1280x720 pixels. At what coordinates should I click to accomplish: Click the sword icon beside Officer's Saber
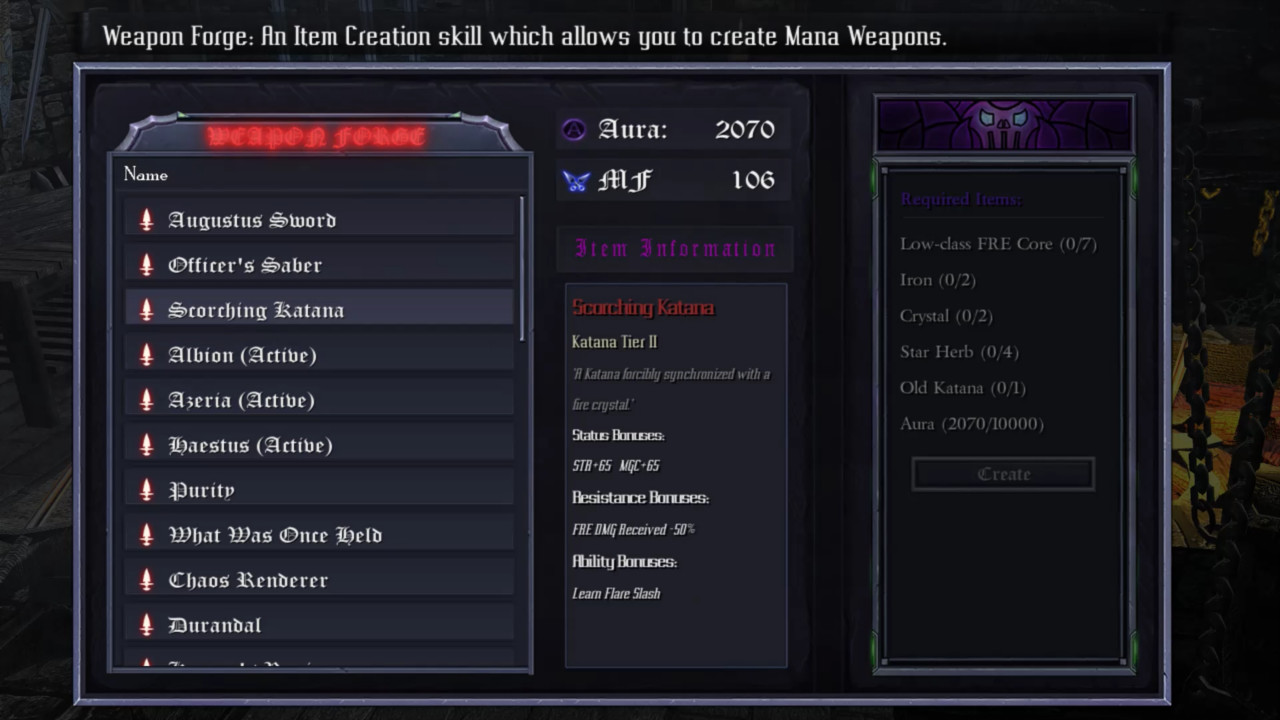145,264
